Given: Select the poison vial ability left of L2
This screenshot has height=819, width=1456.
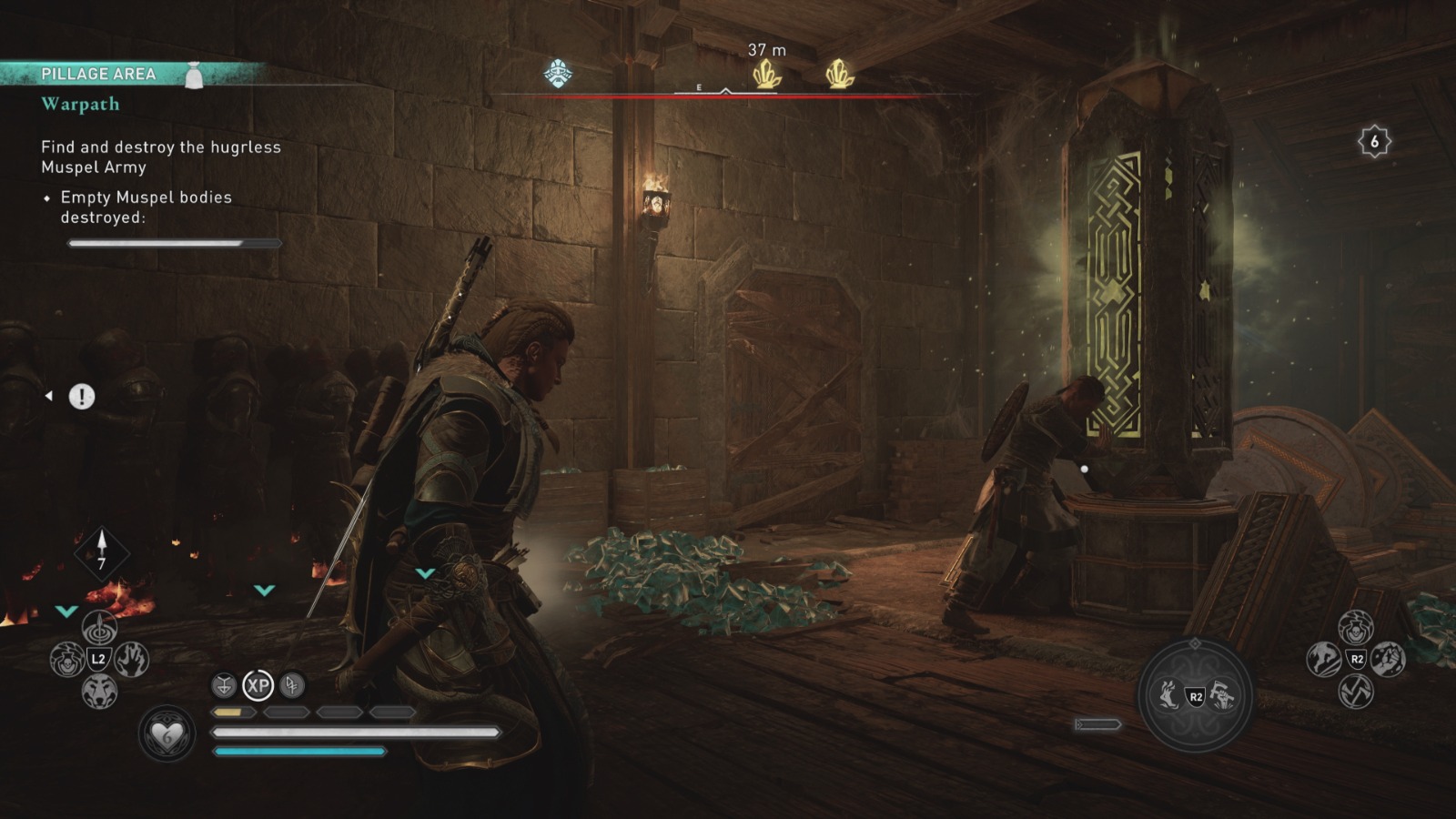Looking at the screenshot, I should click(x=67, y=660).
